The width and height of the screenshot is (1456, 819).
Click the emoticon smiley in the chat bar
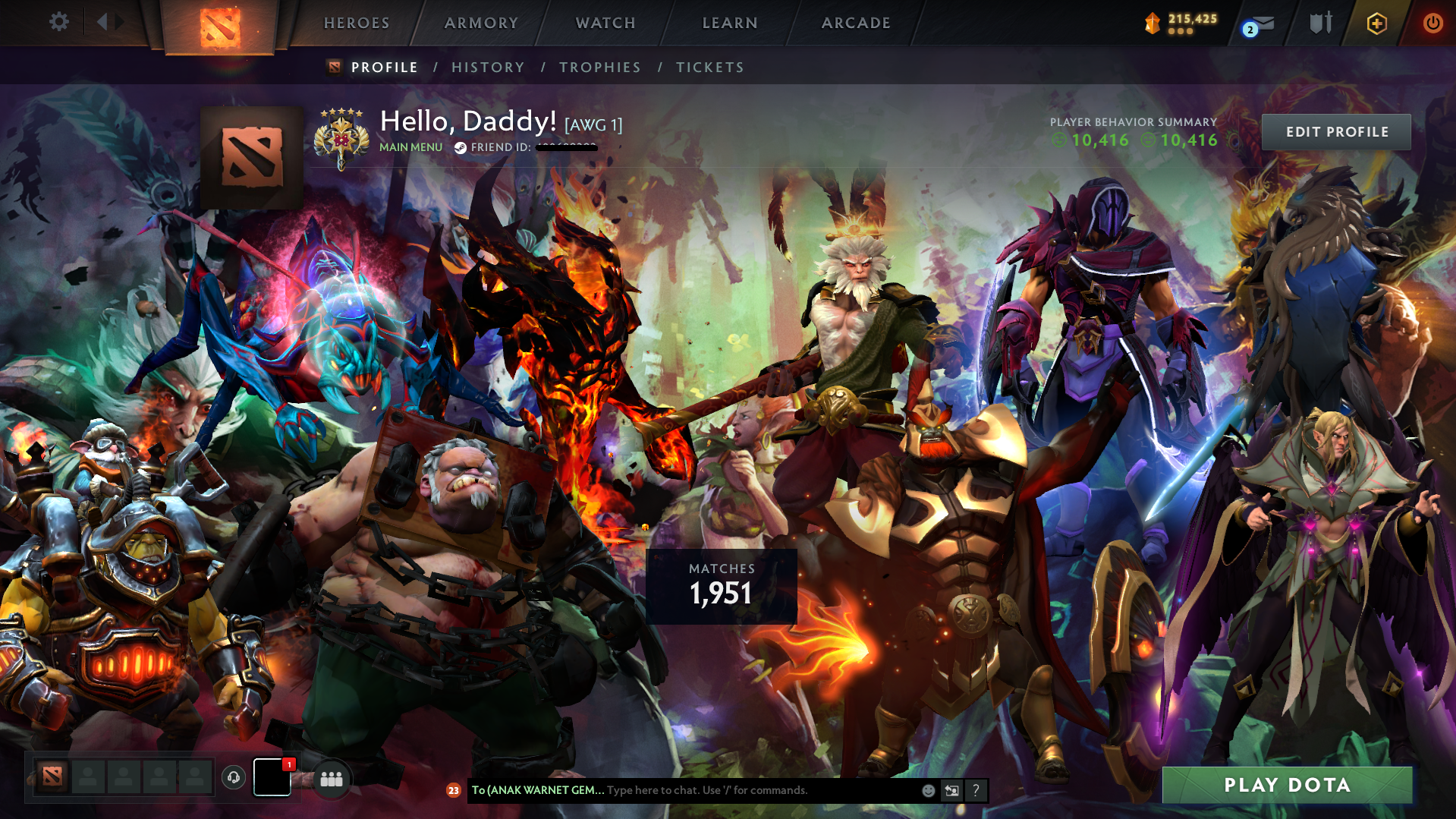pos(928,790)
